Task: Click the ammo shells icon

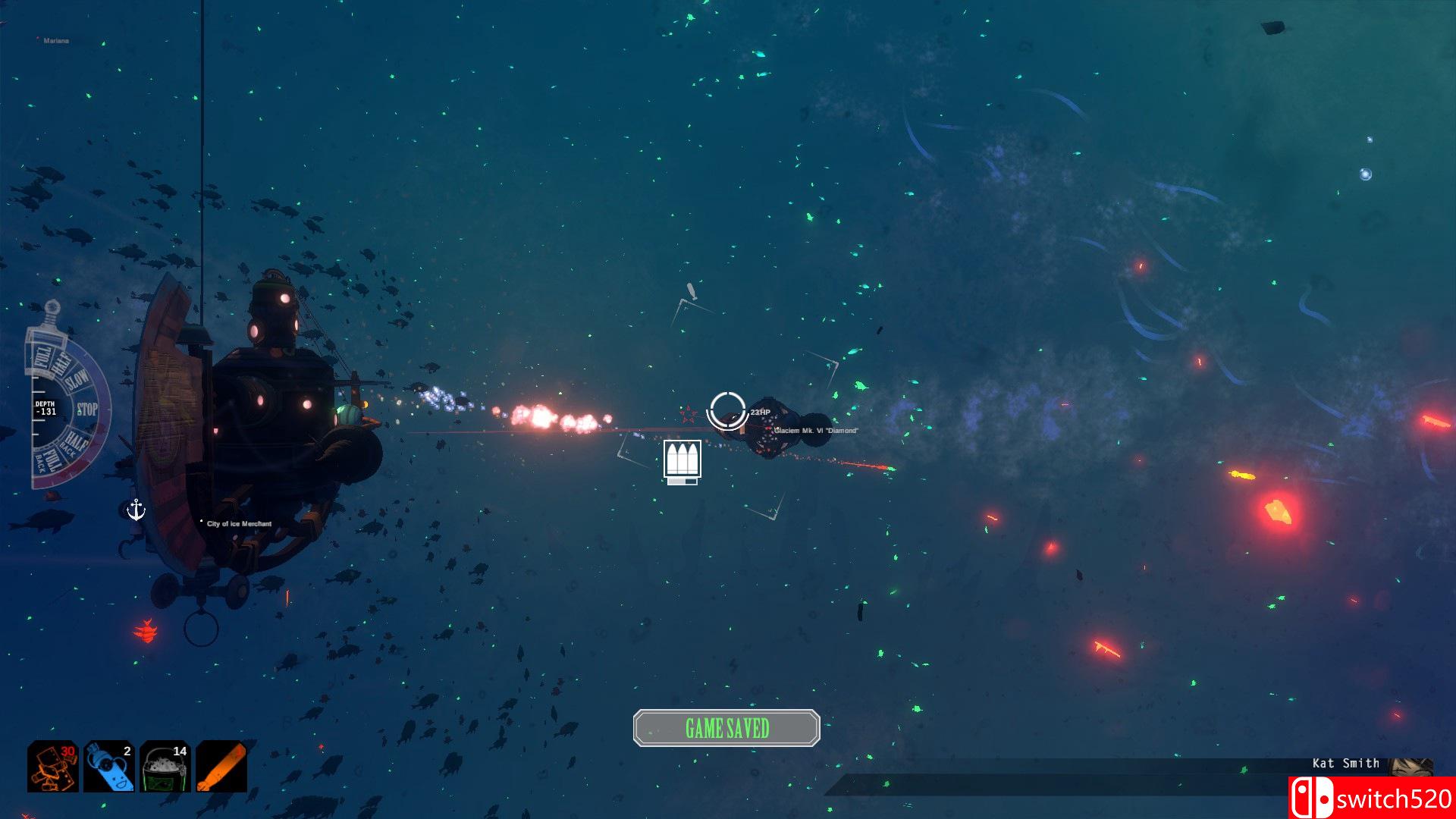Action: 682,460
